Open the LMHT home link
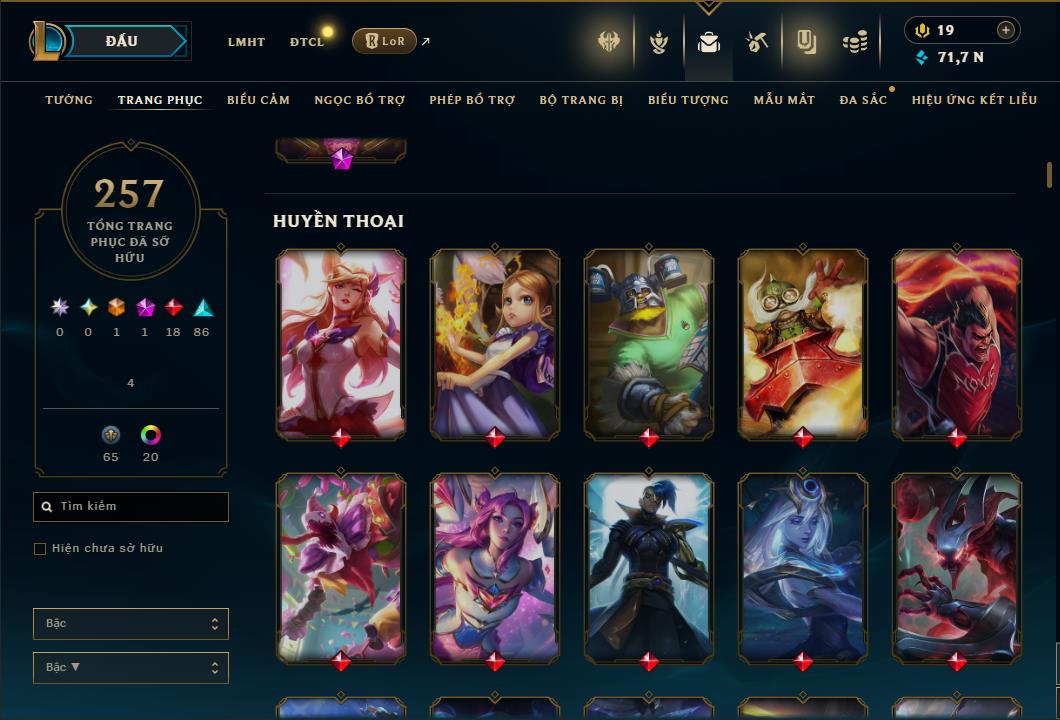Viewport: 1060px width, 720px height. click(x=246, y=42)
